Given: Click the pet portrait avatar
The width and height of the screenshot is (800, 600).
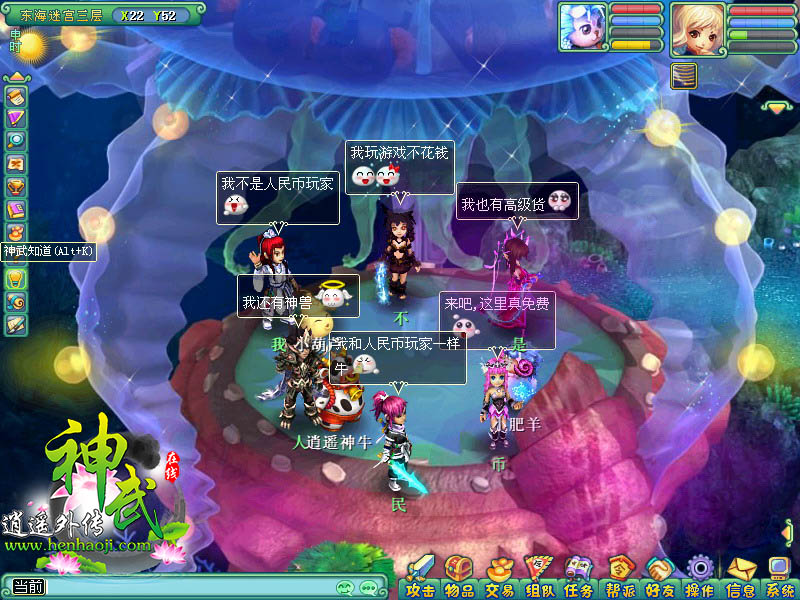Looking at the screenshot, I should click(x=582, y=26).
